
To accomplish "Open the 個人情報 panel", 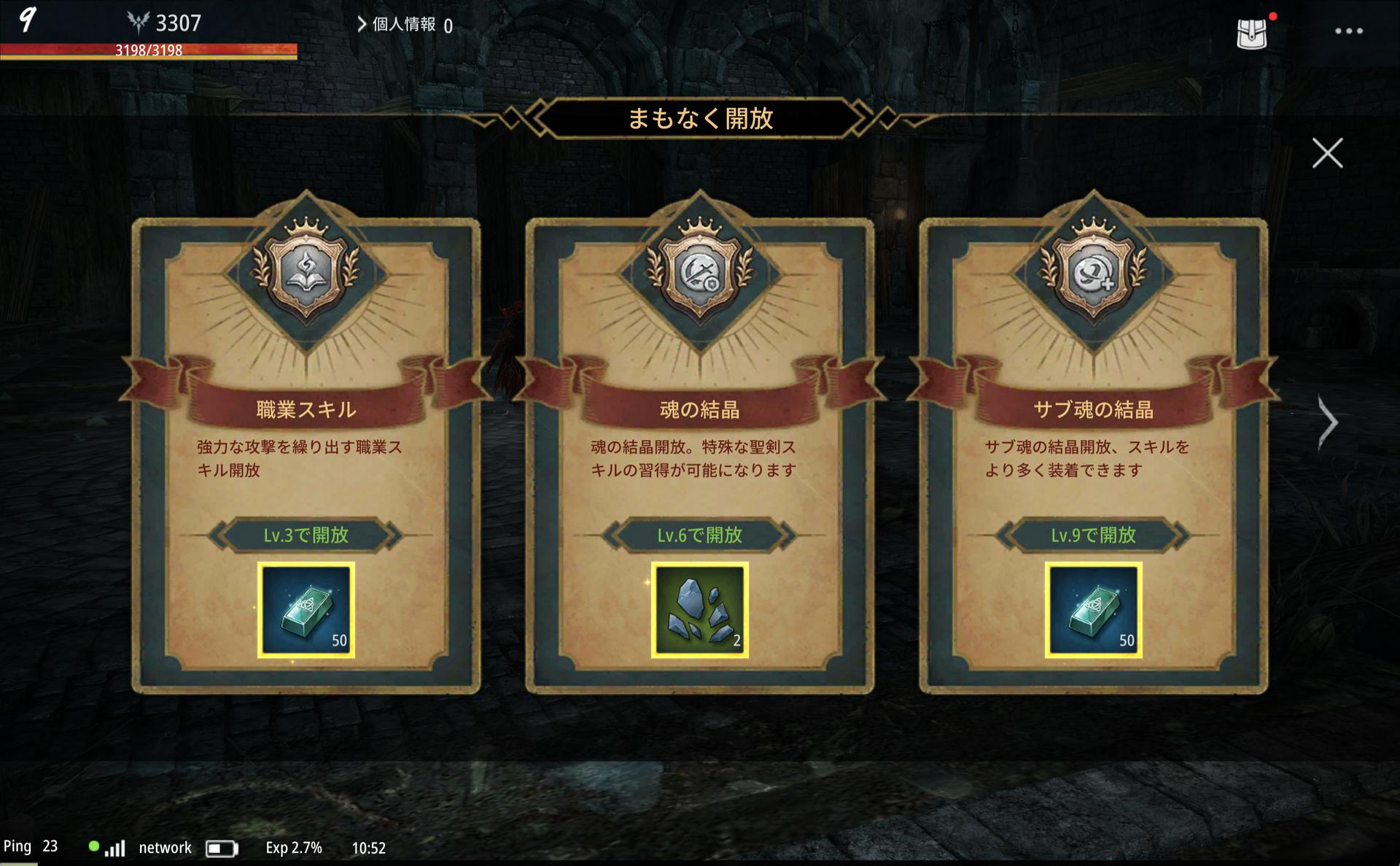I will pyautogui.click(x=403, y=25).
